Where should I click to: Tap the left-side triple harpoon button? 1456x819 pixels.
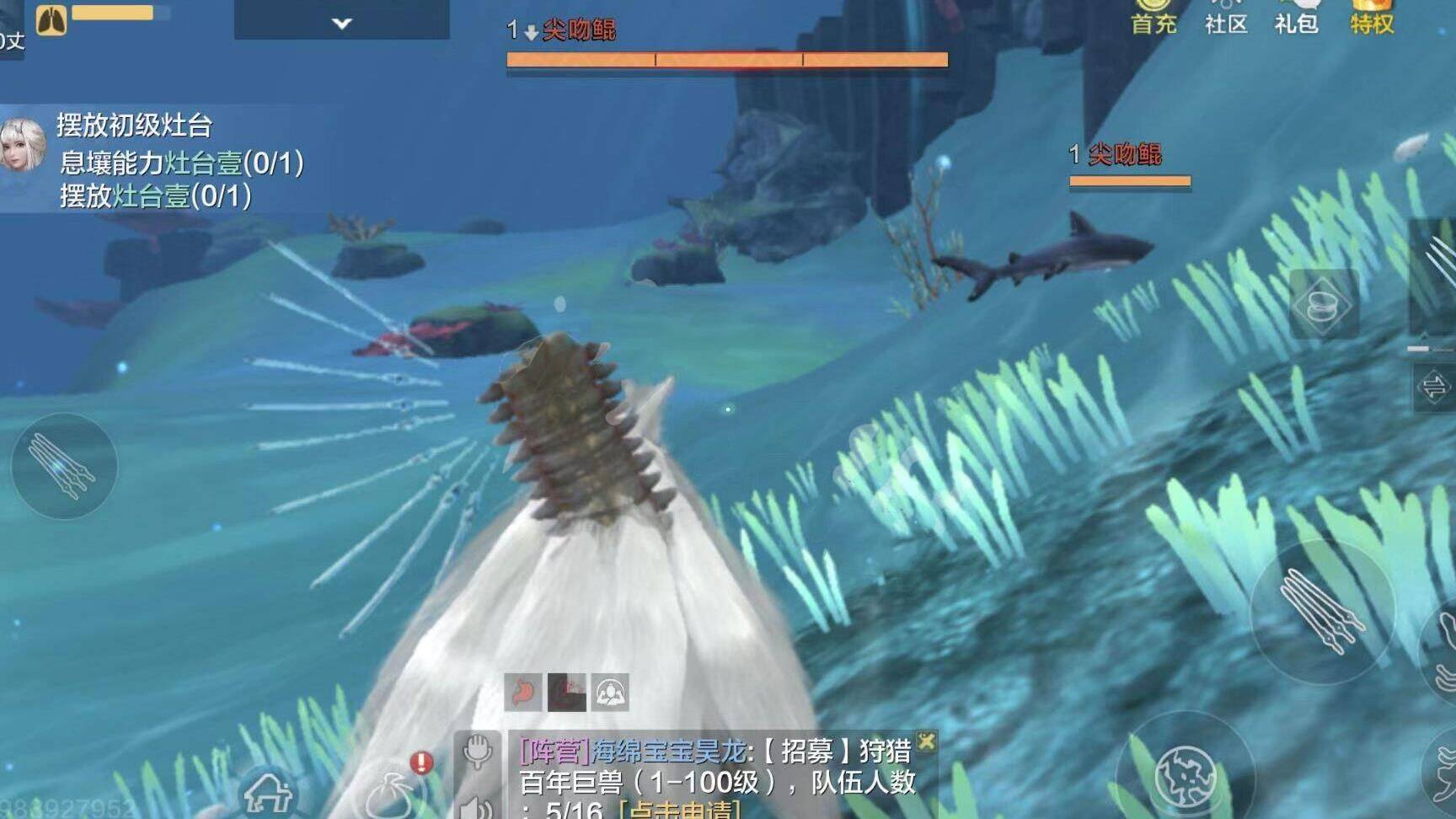[x=63, y=466]
